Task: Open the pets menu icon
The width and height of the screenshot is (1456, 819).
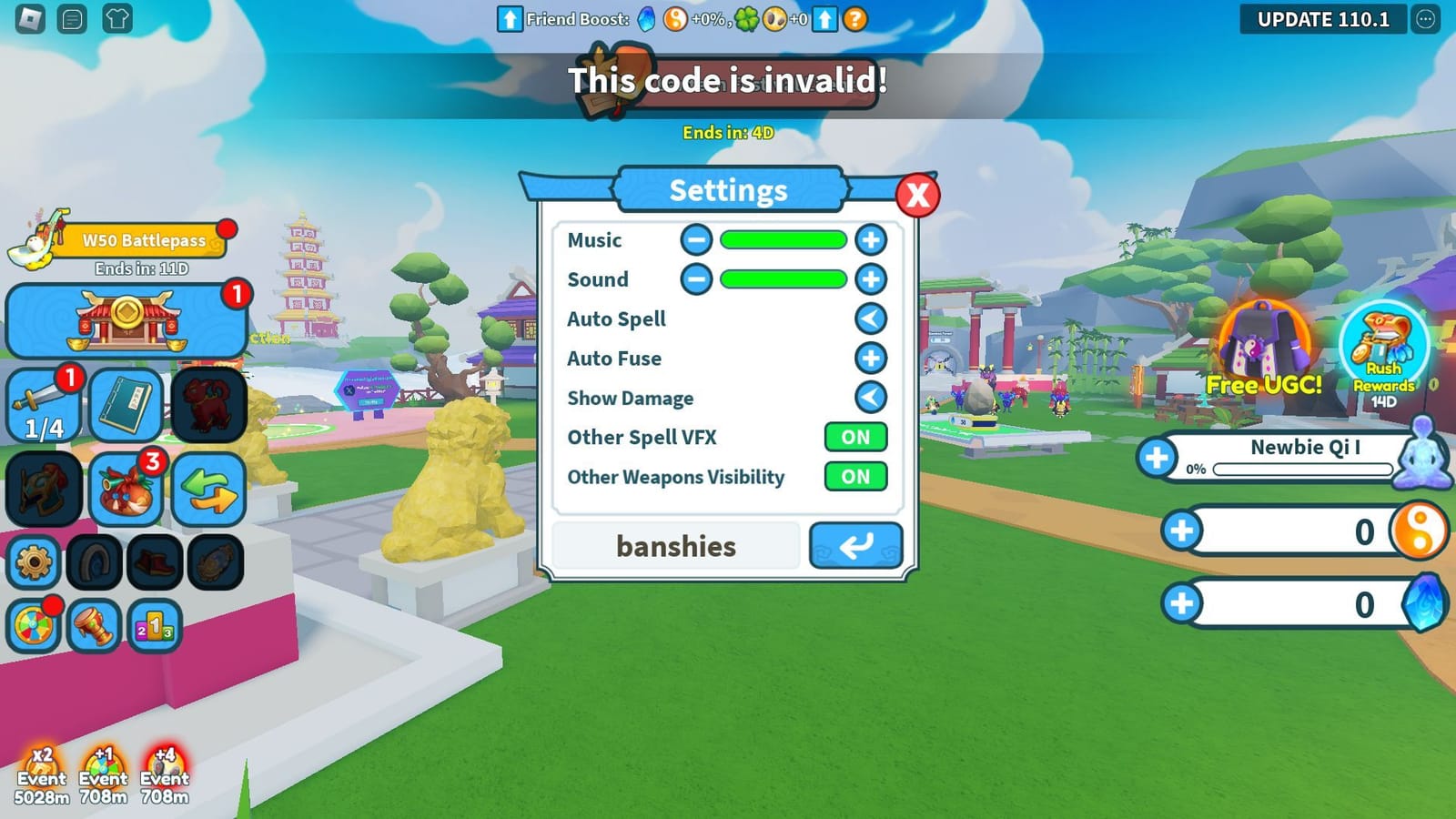Action: (211, 405)
